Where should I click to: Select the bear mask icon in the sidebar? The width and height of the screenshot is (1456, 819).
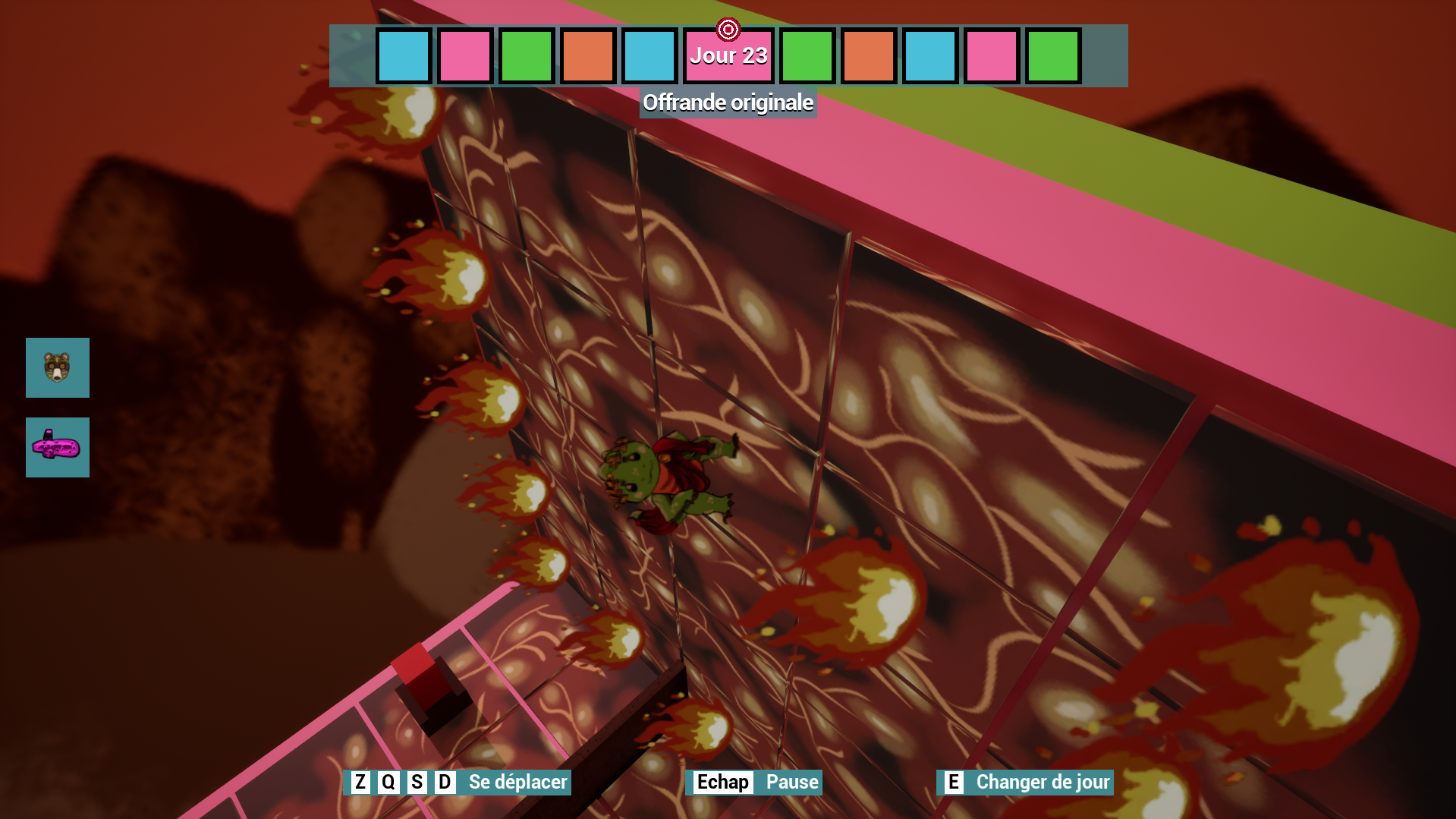[x=57, y=368]
